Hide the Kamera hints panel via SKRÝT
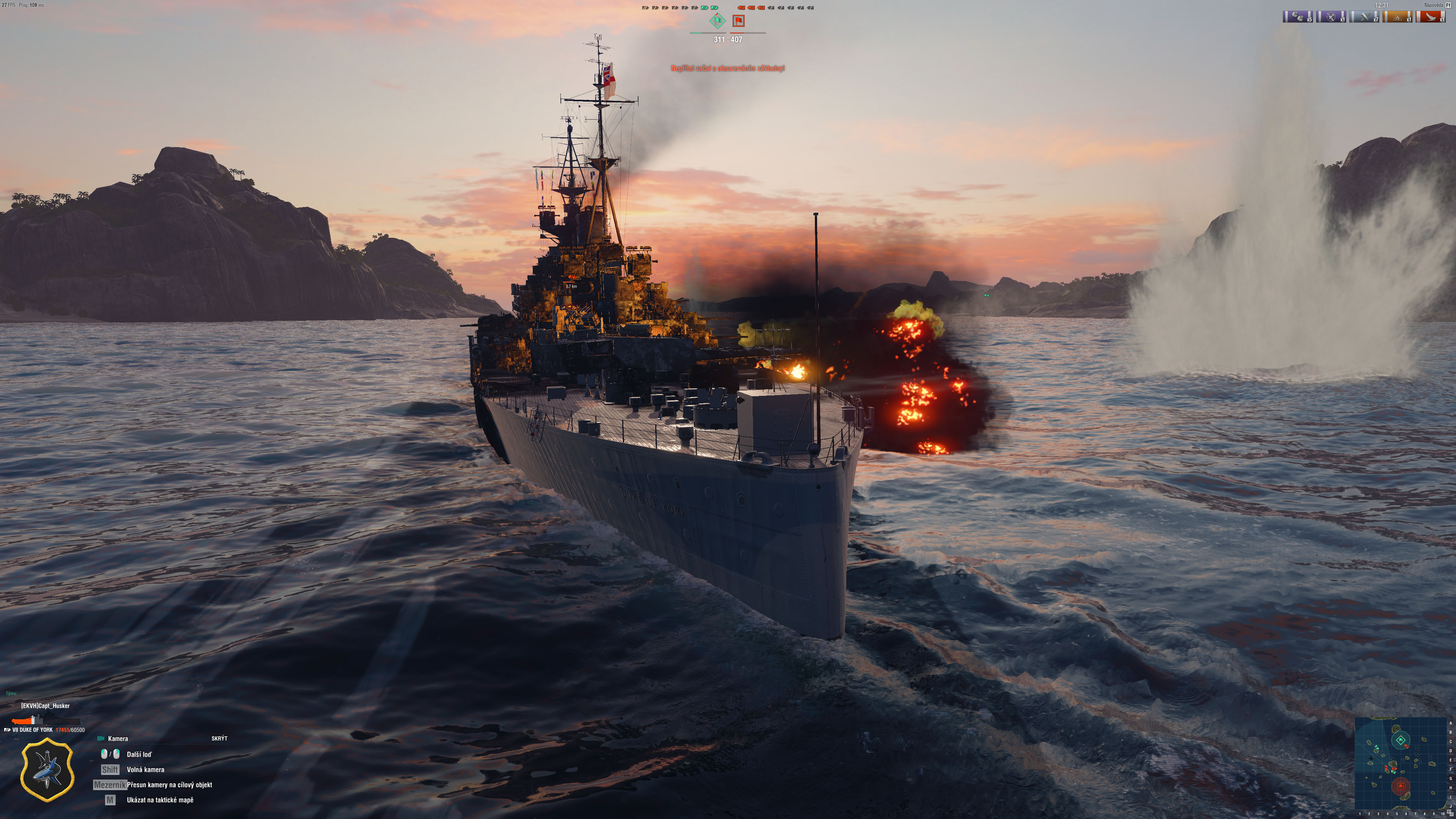1456x819 pixels. (219, 738)
